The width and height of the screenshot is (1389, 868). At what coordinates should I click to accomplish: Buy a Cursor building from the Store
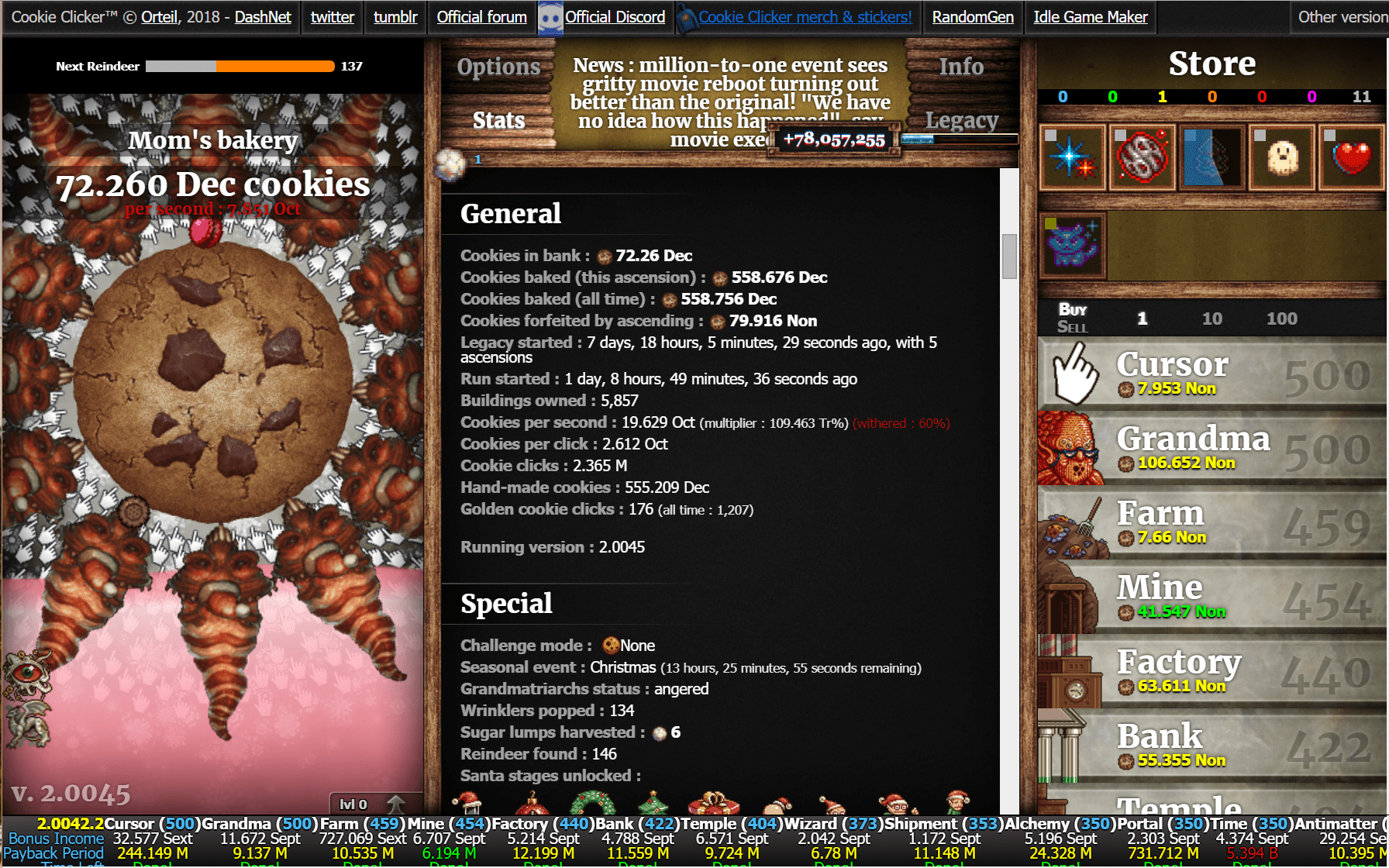[1209, 372]
